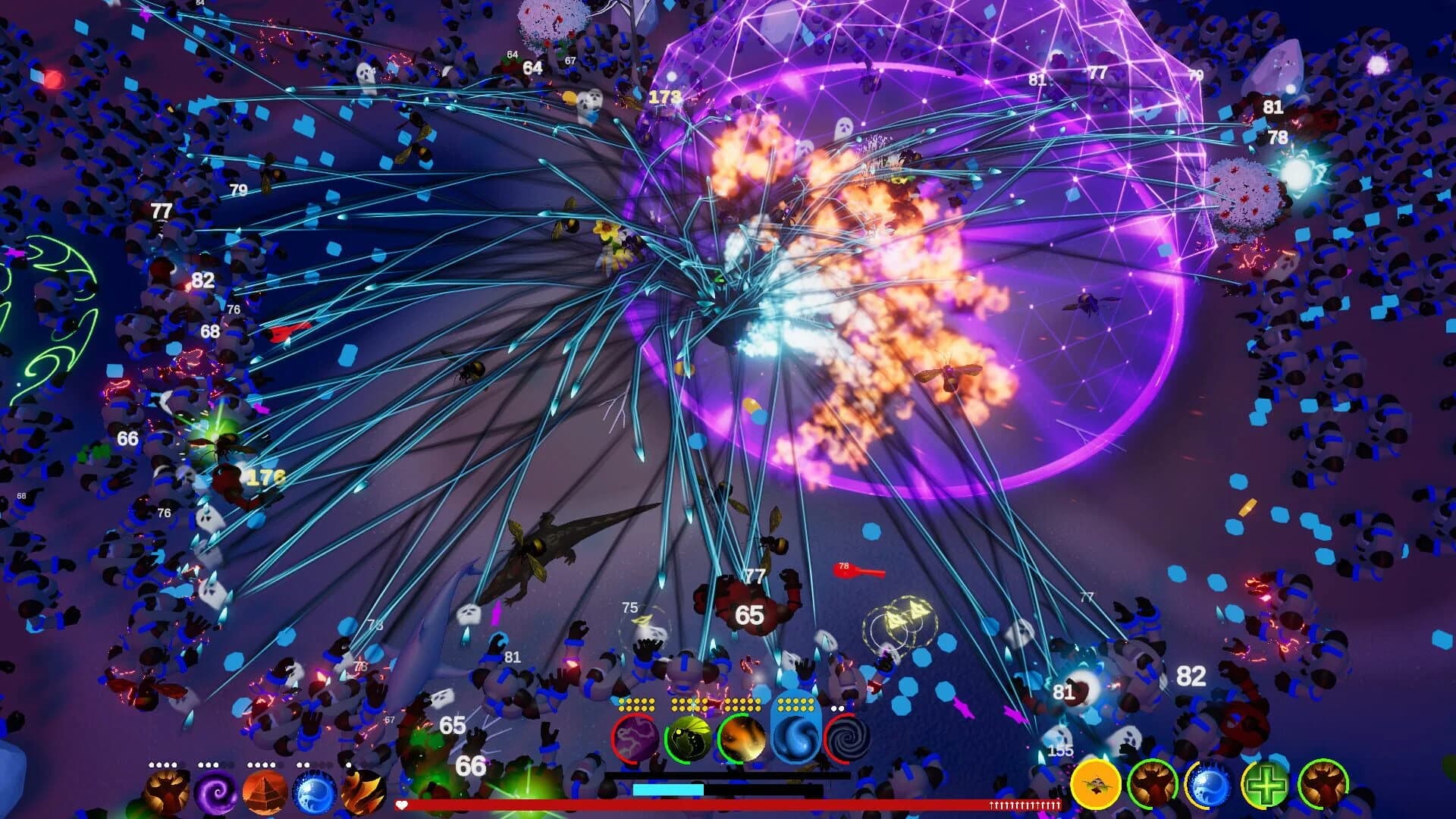This screenshot has height=819, width=1456.
Task: Select the demon fire skill icon bottom left
Action: [x=165, y=795]
